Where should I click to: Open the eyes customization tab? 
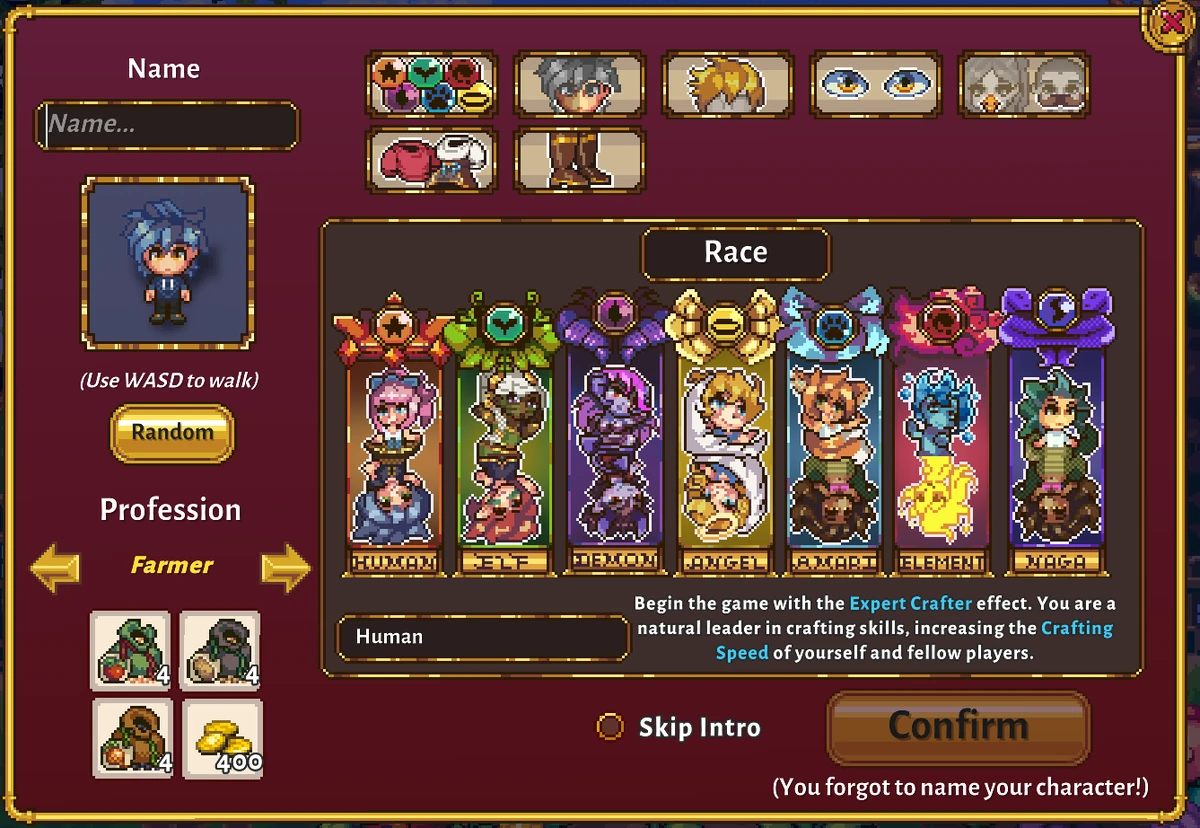875,85
